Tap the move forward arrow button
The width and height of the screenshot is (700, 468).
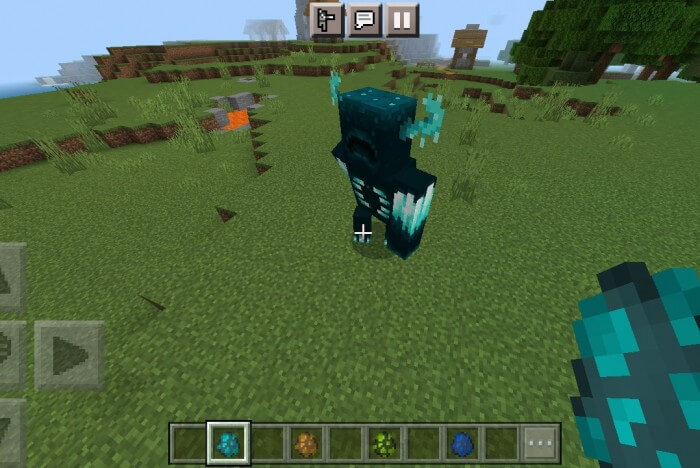pos(10,276)
